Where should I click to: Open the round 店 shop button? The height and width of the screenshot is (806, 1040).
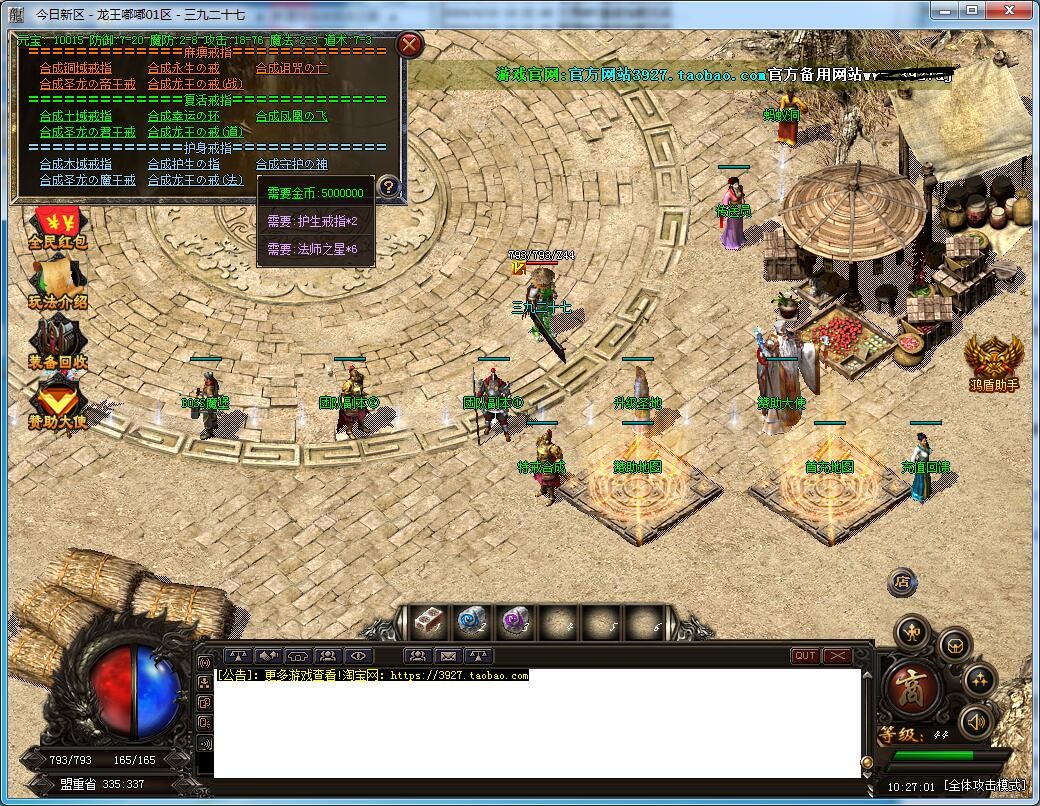tap(902, 580)
